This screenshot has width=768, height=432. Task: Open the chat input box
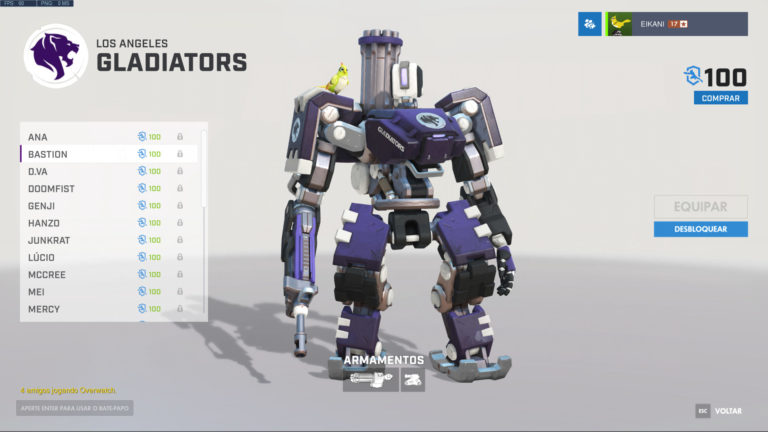pos(75,408)
